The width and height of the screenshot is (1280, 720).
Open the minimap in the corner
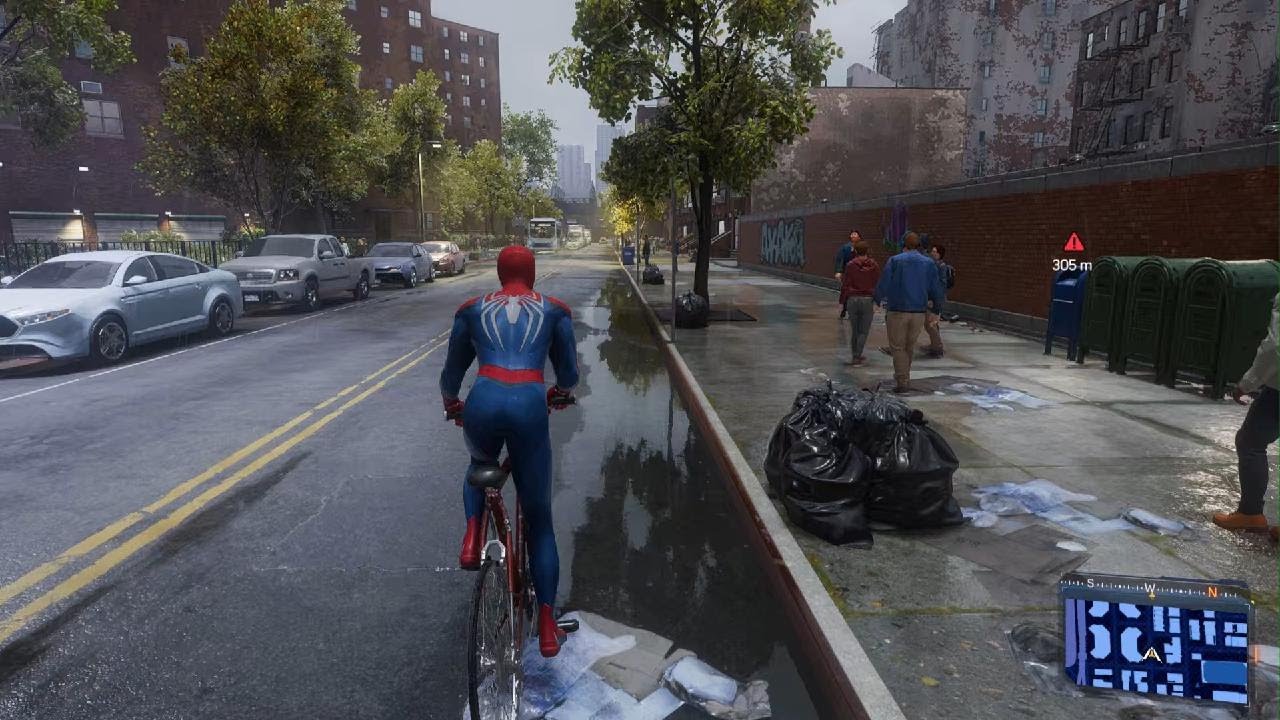(x=1156, y=642)
